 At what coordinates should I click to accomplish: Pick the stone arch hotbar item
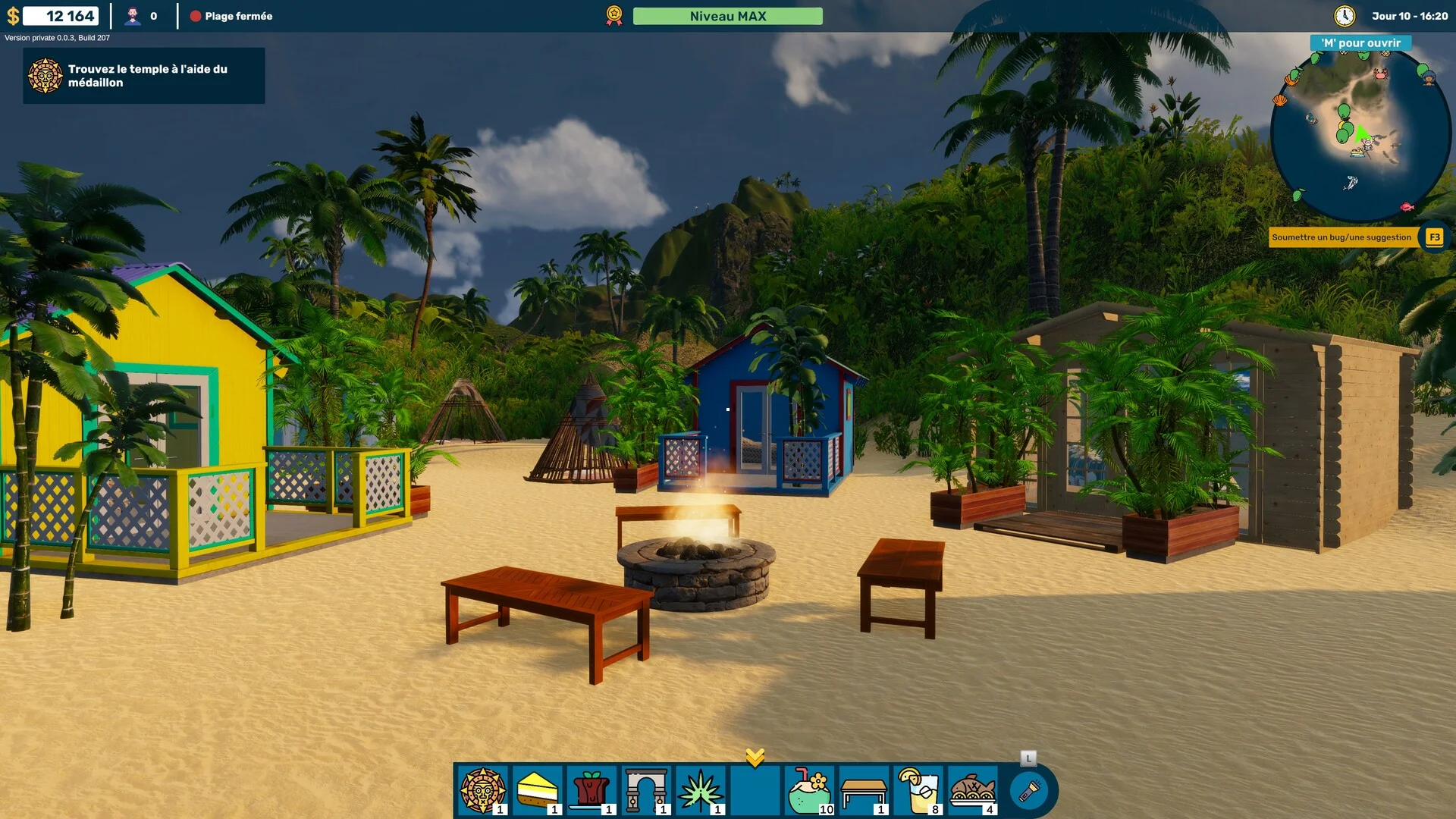(646, 790)
